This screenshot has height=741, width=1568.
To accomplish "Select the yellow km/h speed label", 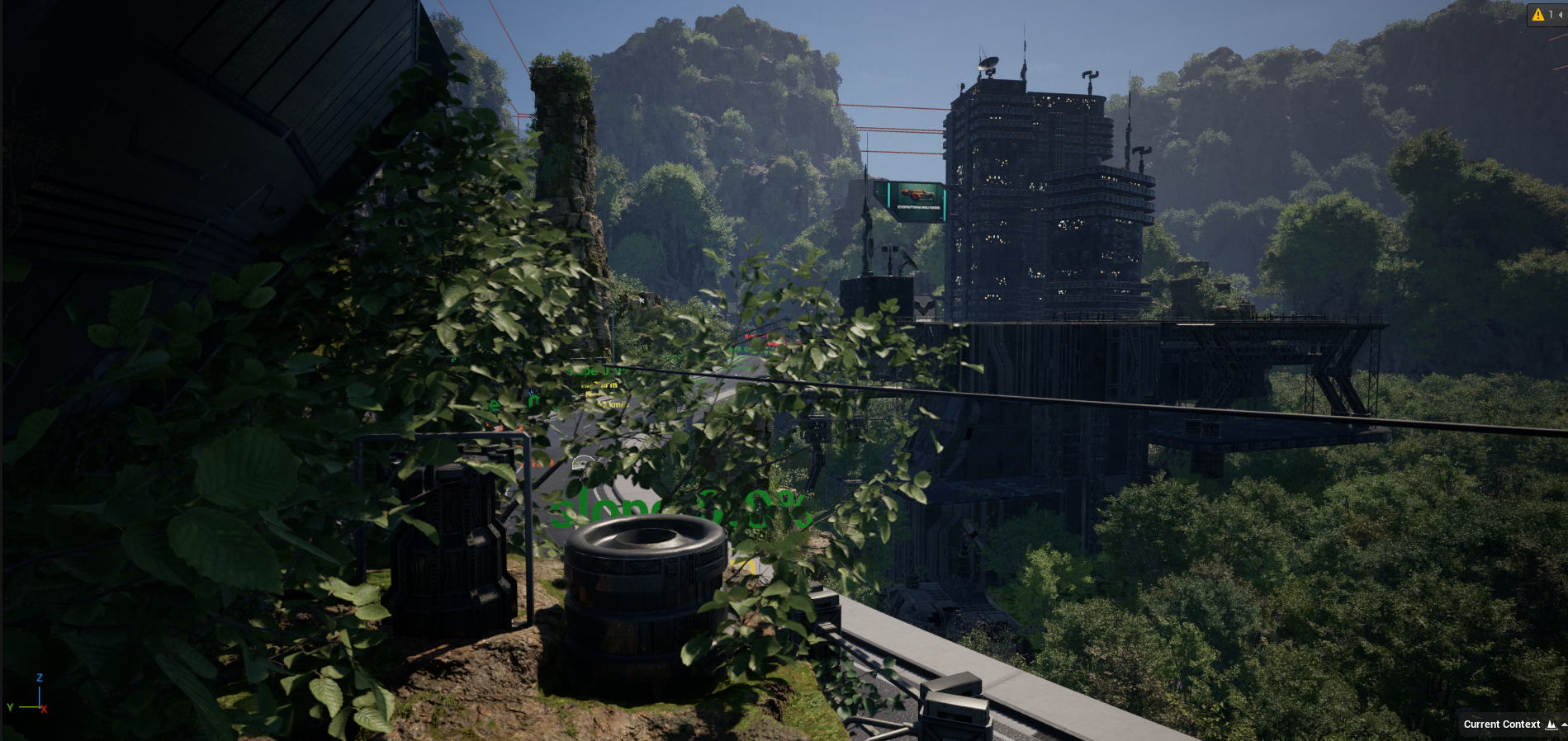I will click(x=613, y=404).
